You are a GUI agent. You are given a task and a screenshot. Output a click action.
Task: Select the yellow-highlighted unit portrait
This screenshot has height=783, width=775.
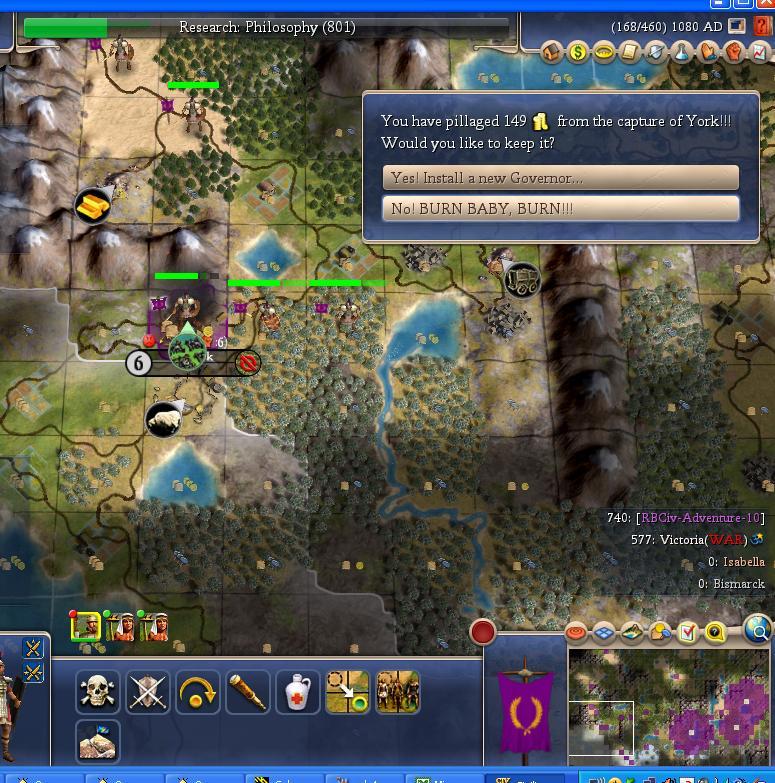click(86, 627)
